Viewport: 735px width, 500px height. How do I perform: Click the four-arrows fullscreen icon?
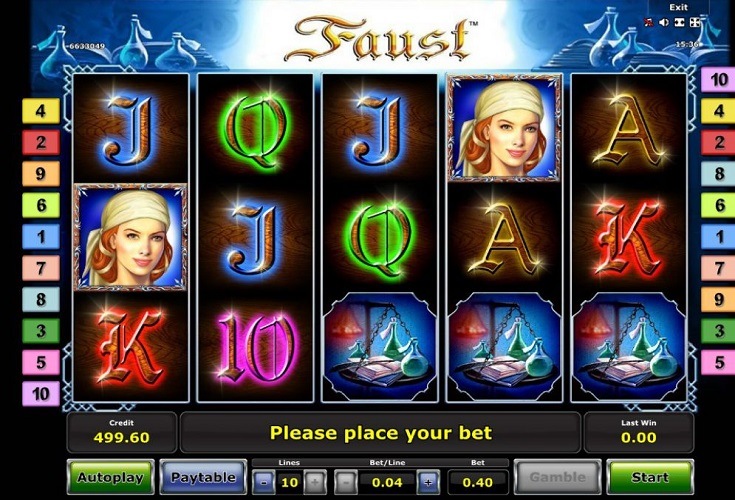coord(695,21)
